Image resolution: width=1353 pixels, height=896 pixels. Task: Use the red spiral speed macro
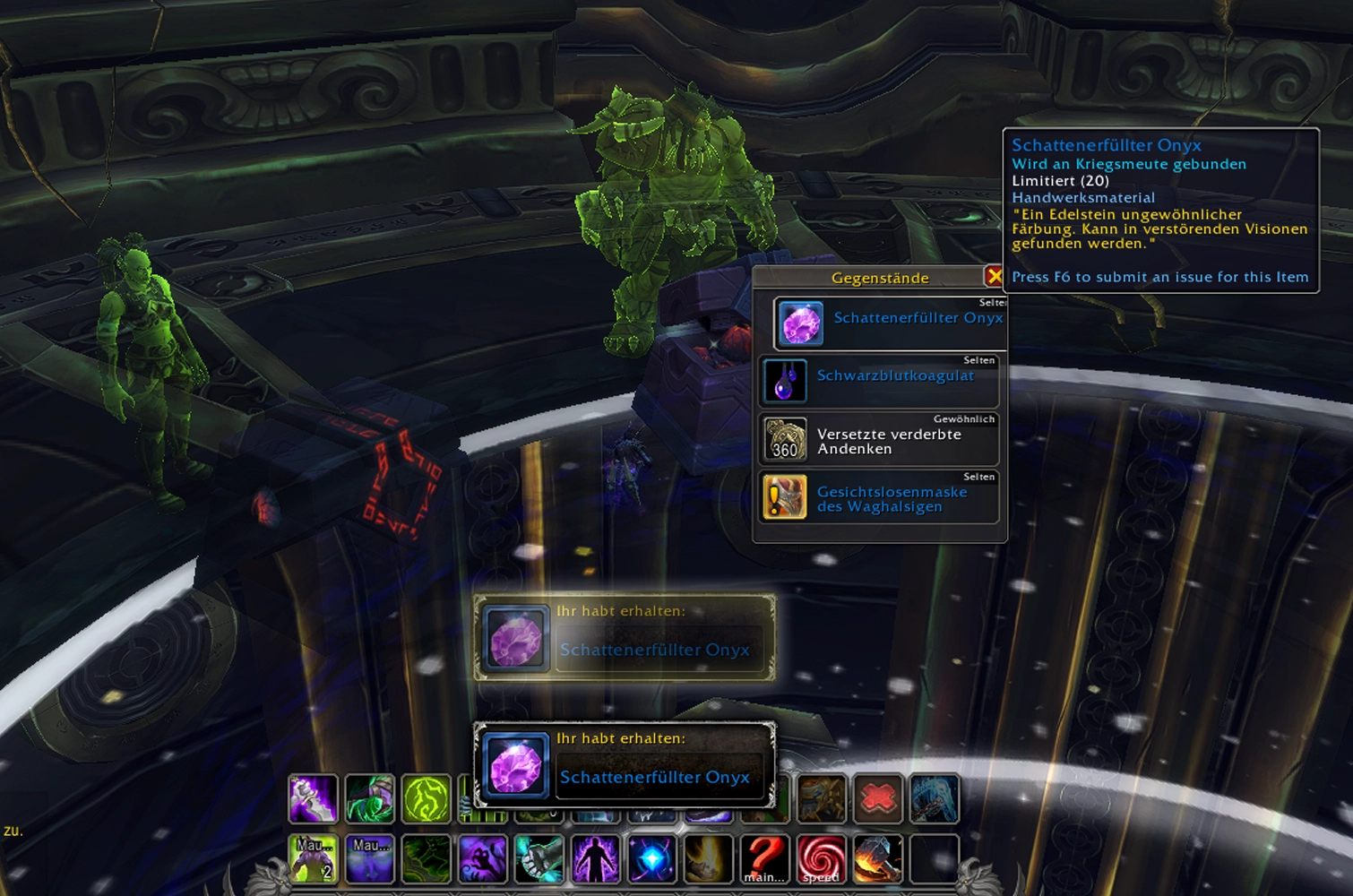tap(822, 858)
